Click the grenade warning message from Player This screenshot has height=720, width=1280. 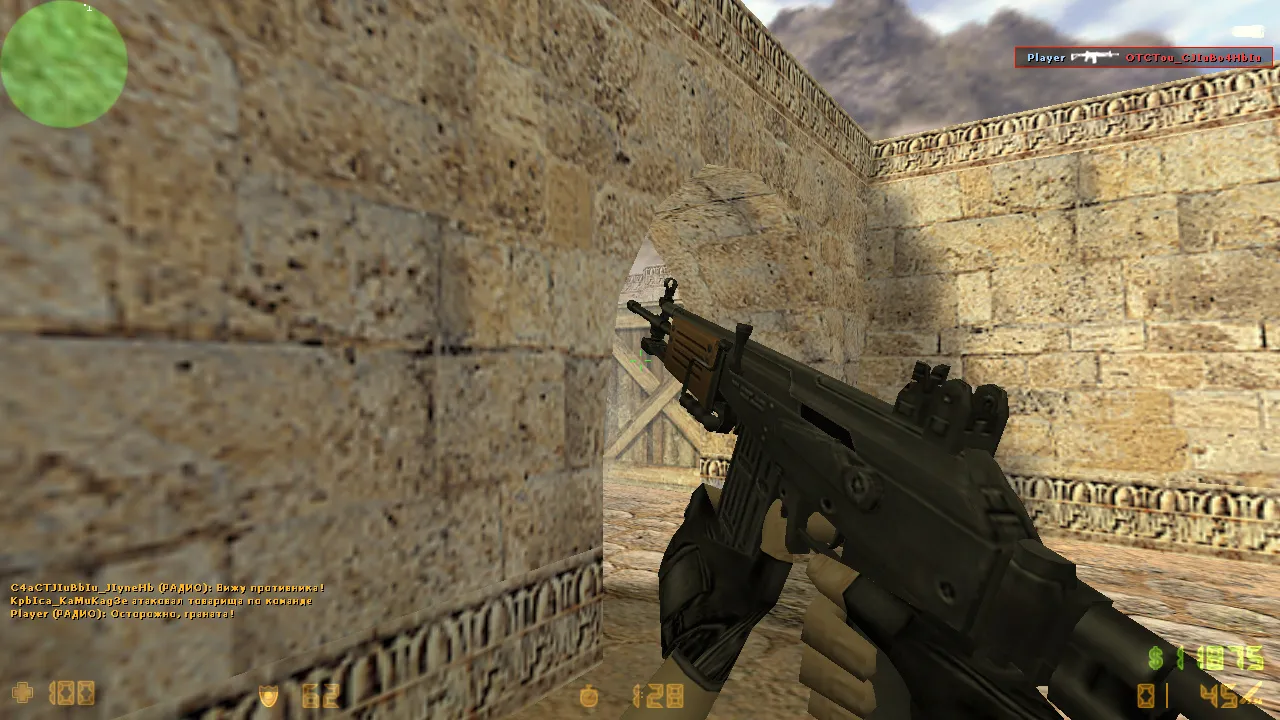tap(120, 614)
